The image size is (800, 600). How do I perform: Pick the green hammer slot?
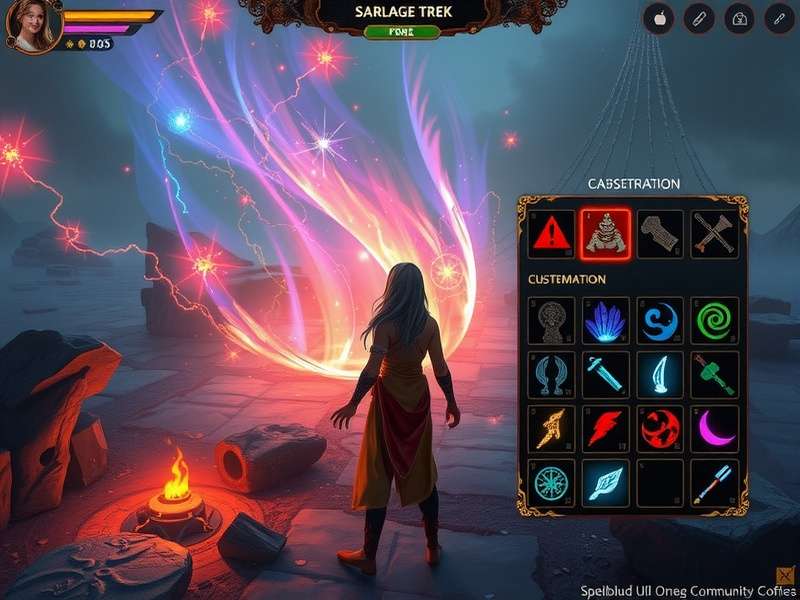pyautogui.click(x=714, y=375)
